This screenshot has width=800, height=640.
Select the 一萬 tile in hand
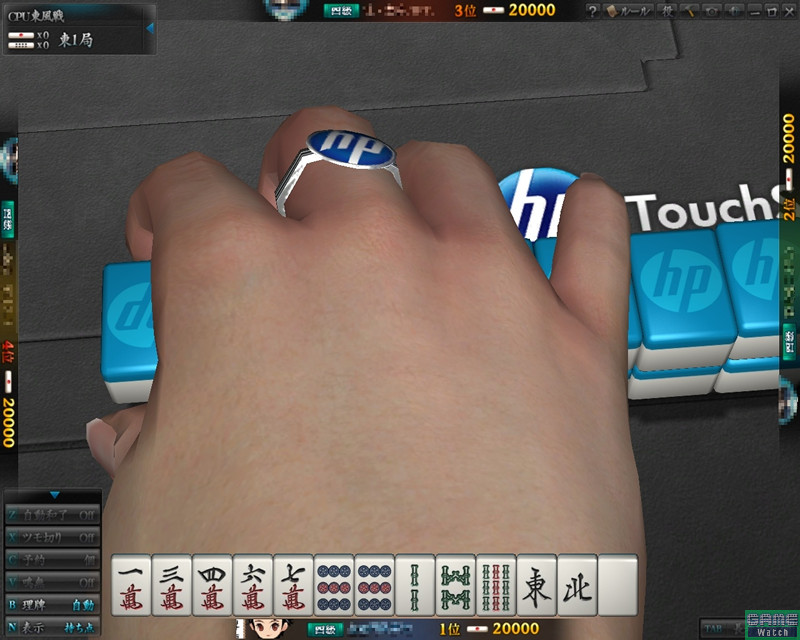click(131, 585)
